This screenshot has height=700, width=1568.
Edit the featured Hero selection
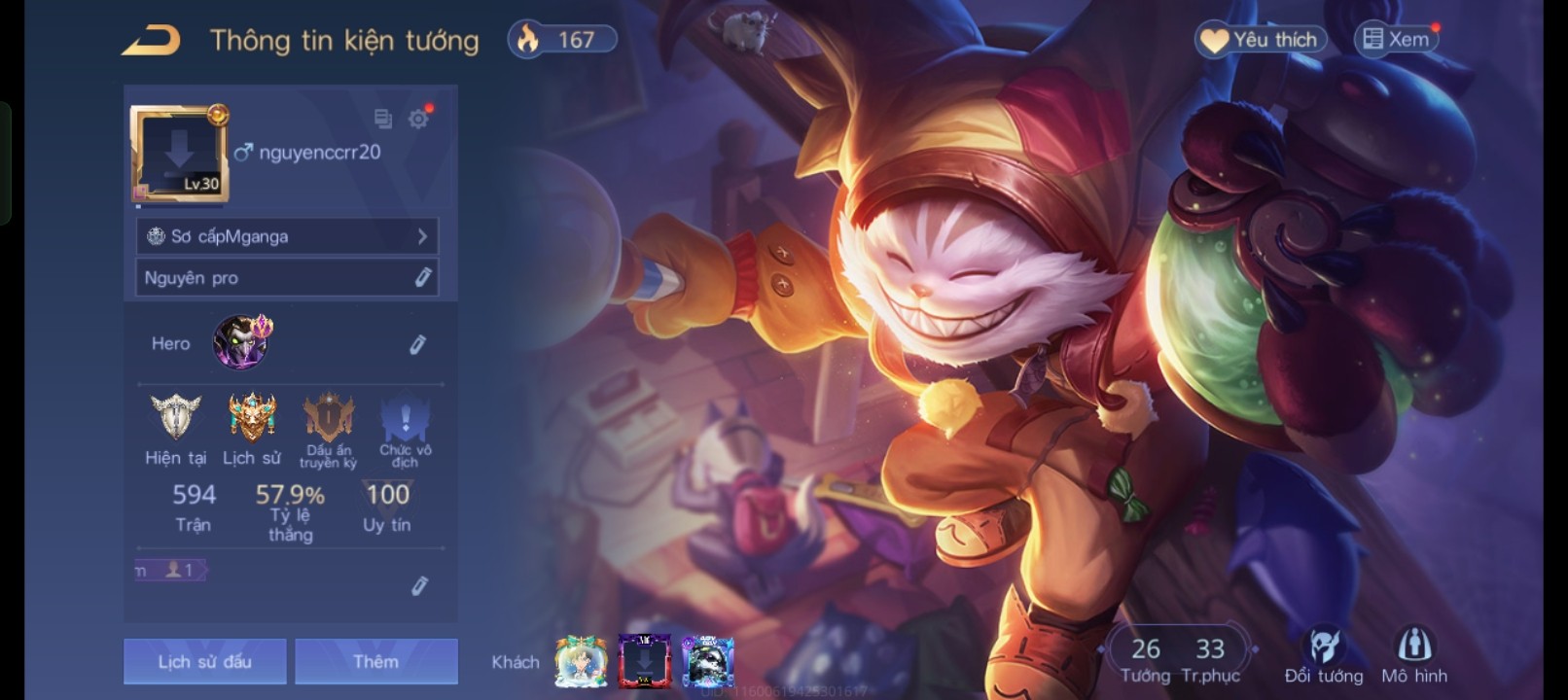coord(417,344)
